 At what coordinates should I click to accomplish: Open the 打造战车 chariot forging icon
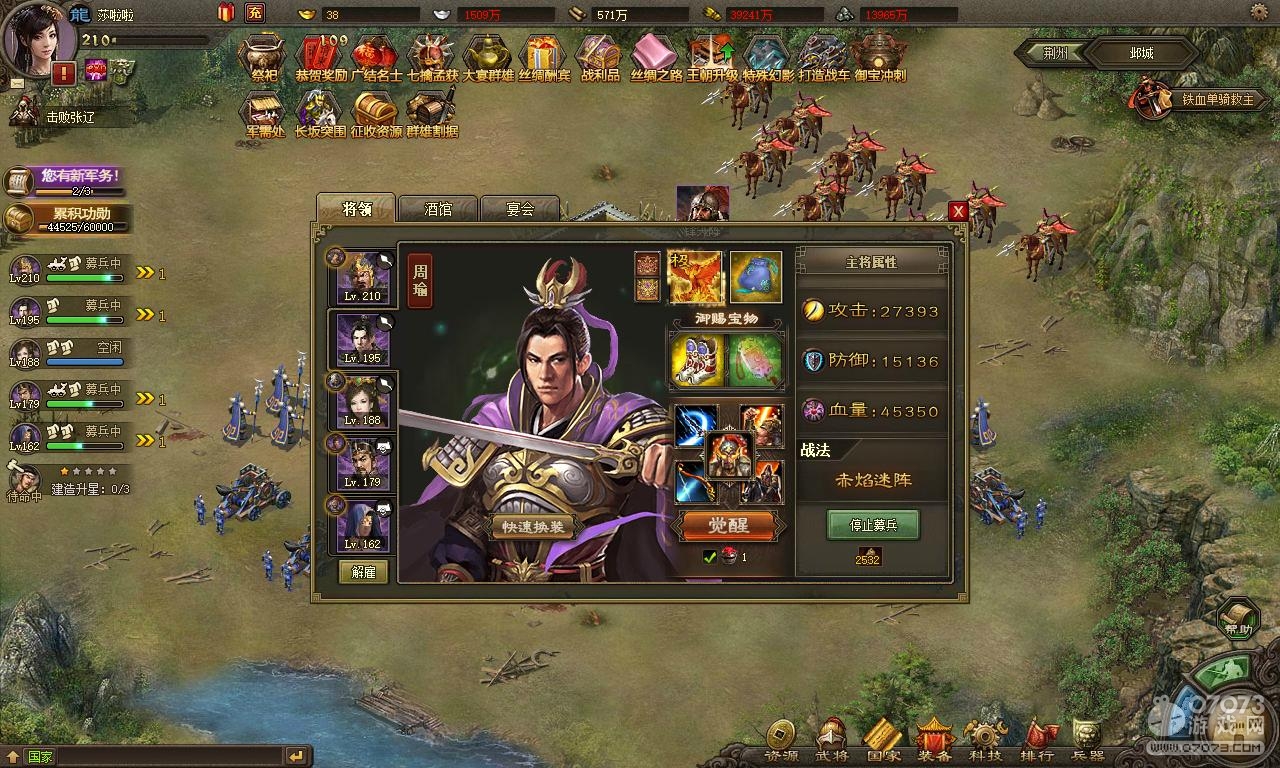(823, 58)
